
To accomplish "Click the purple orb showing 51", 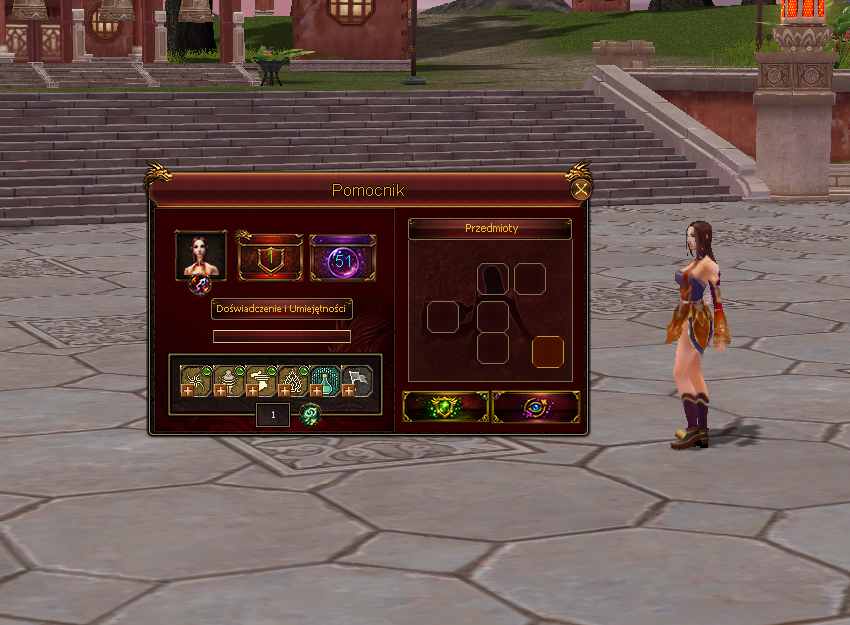I will [x=343, y=259].
